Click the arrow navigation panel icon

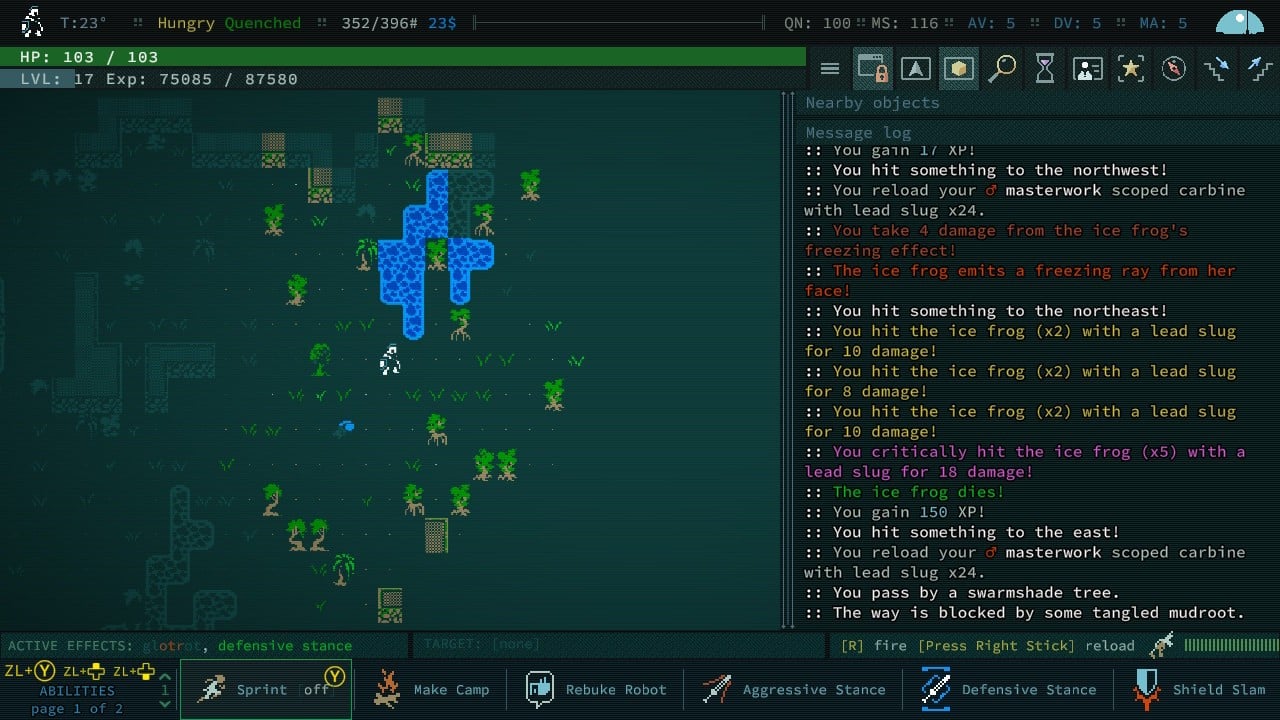(x=916, y=69)
